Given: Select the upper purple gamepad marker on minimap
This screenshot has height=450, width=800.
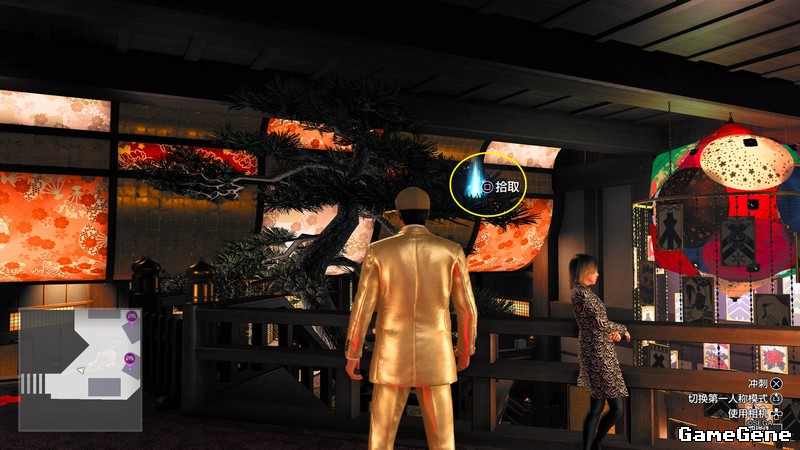Looking at the screenshot, I should [x=132, y=317].
